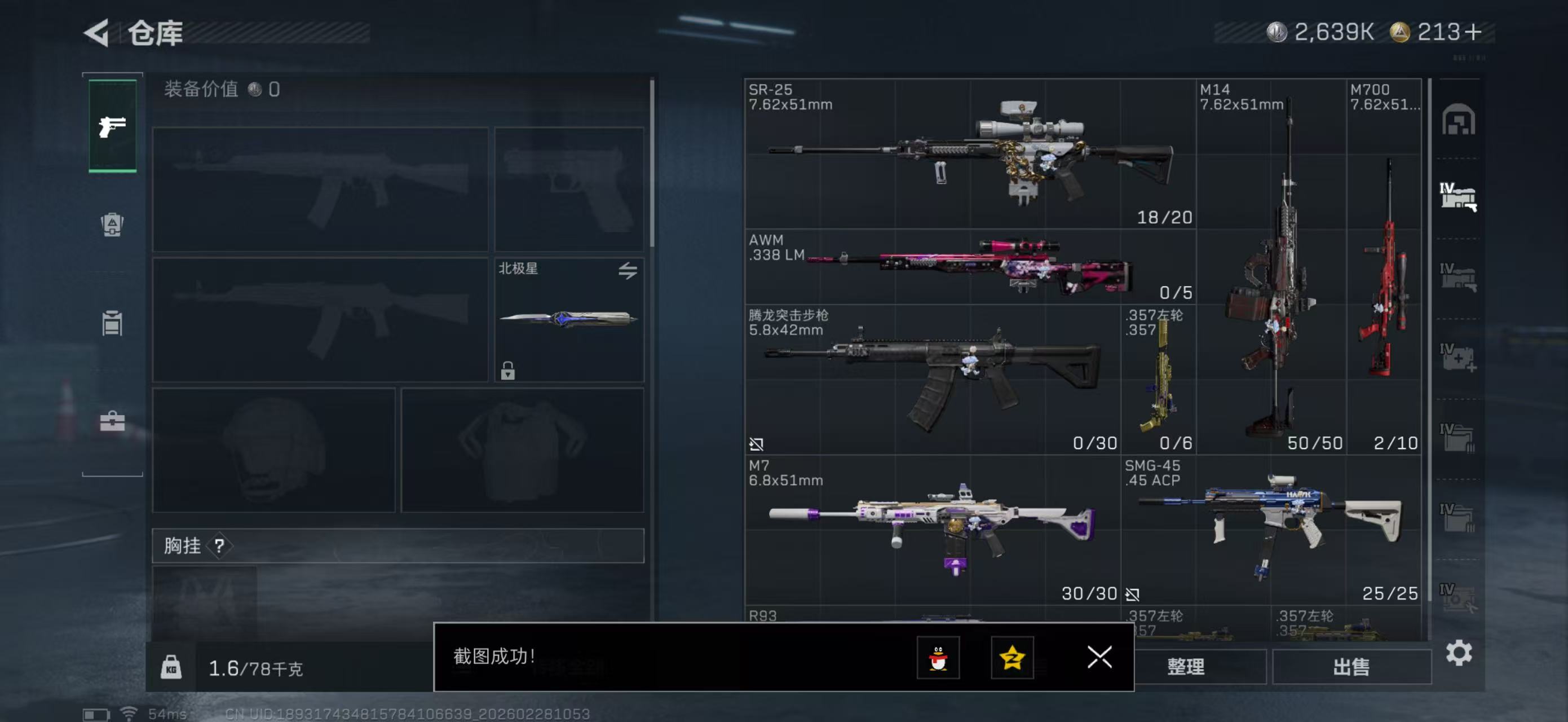
Task: Swap the 北极星 melee weapon
Action: (628, 270)
